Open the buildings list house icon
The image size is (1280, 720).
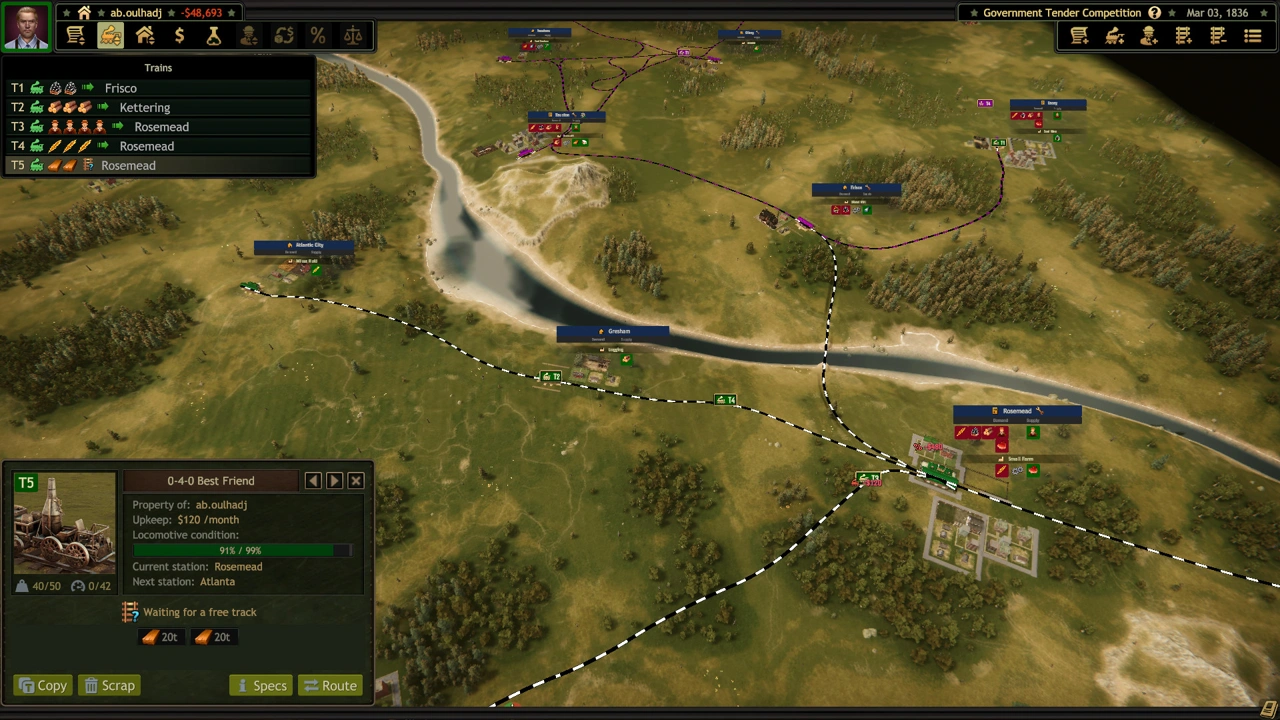point(145,36)
